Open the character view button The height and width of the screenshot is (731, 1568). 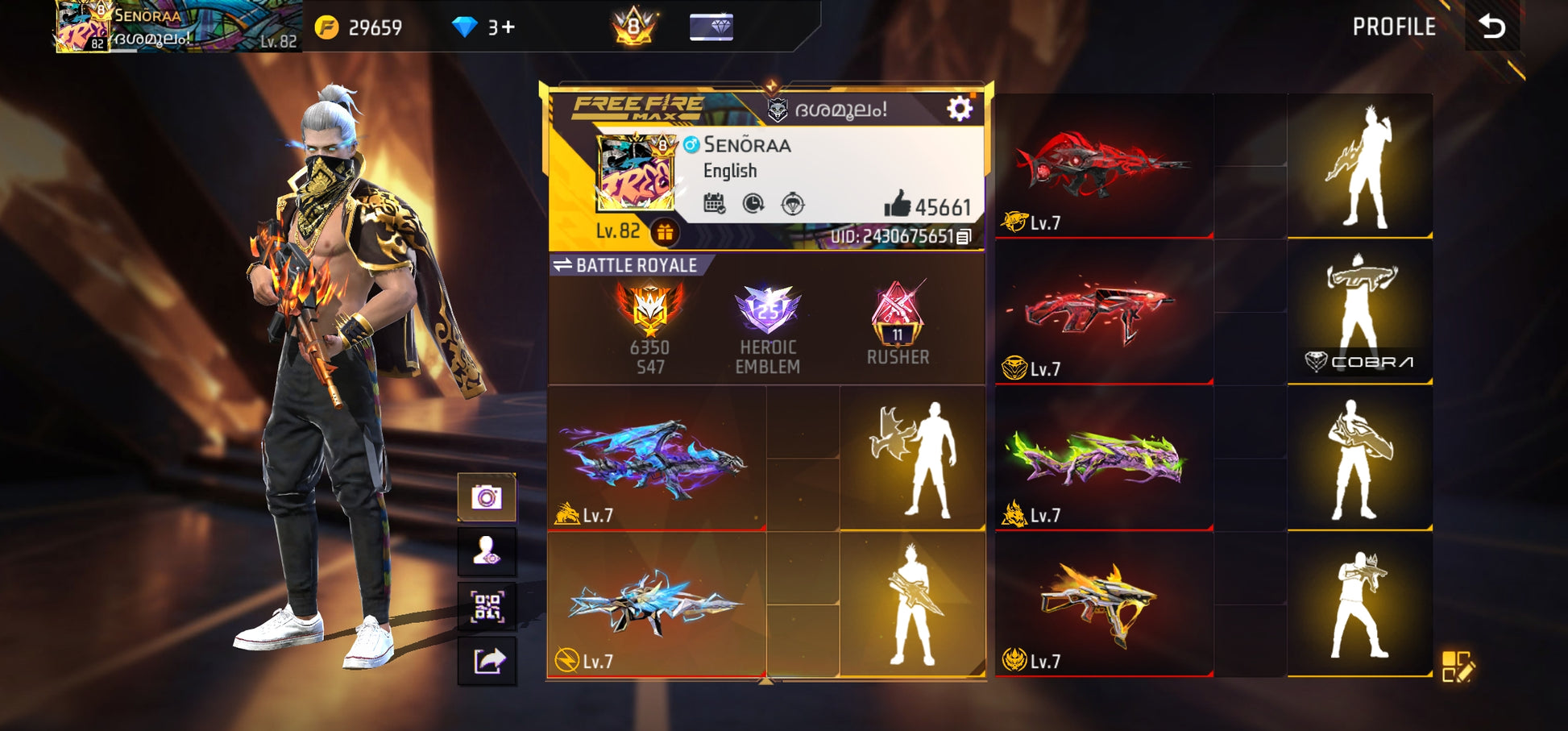(487, 551)
